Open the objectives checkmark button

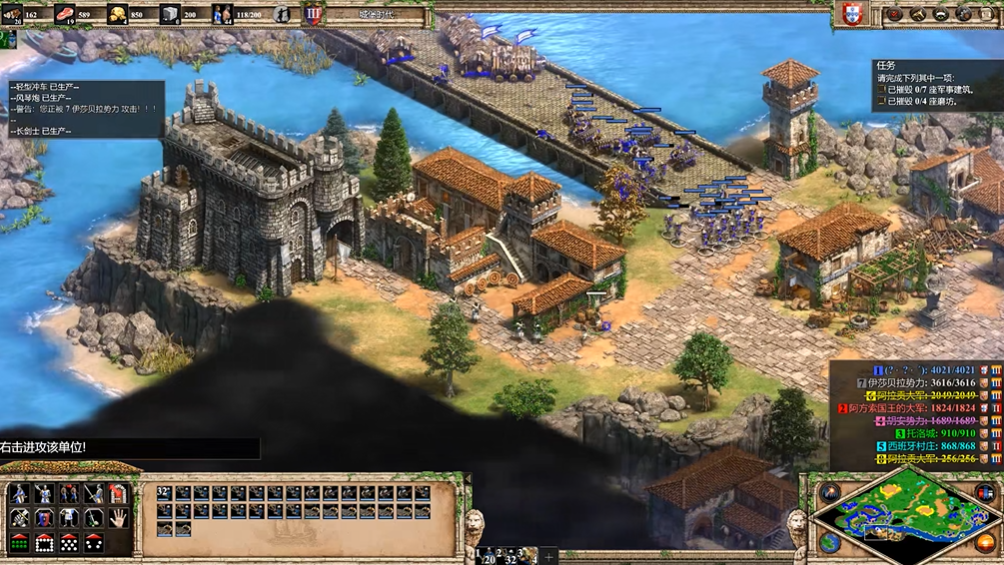pos(894,14)
